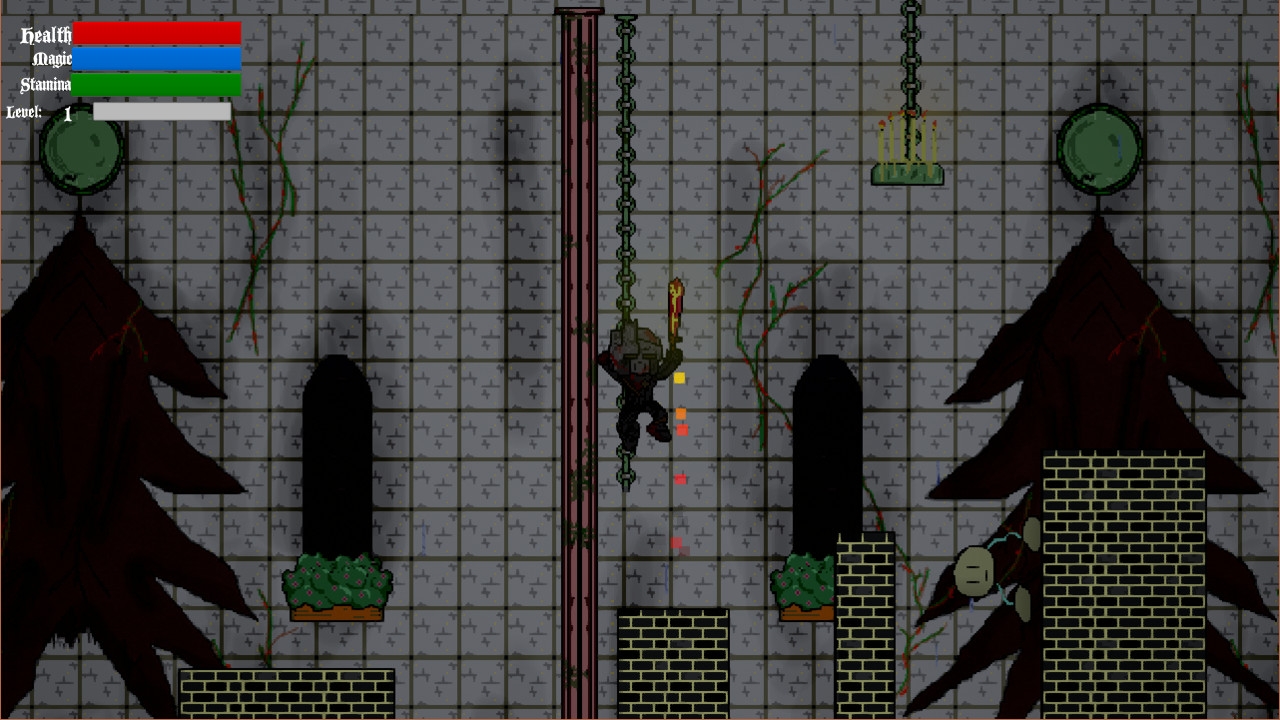Click the round green emblem on the left wall
The width and height of the screenshot is (1280, 720).
80,150
